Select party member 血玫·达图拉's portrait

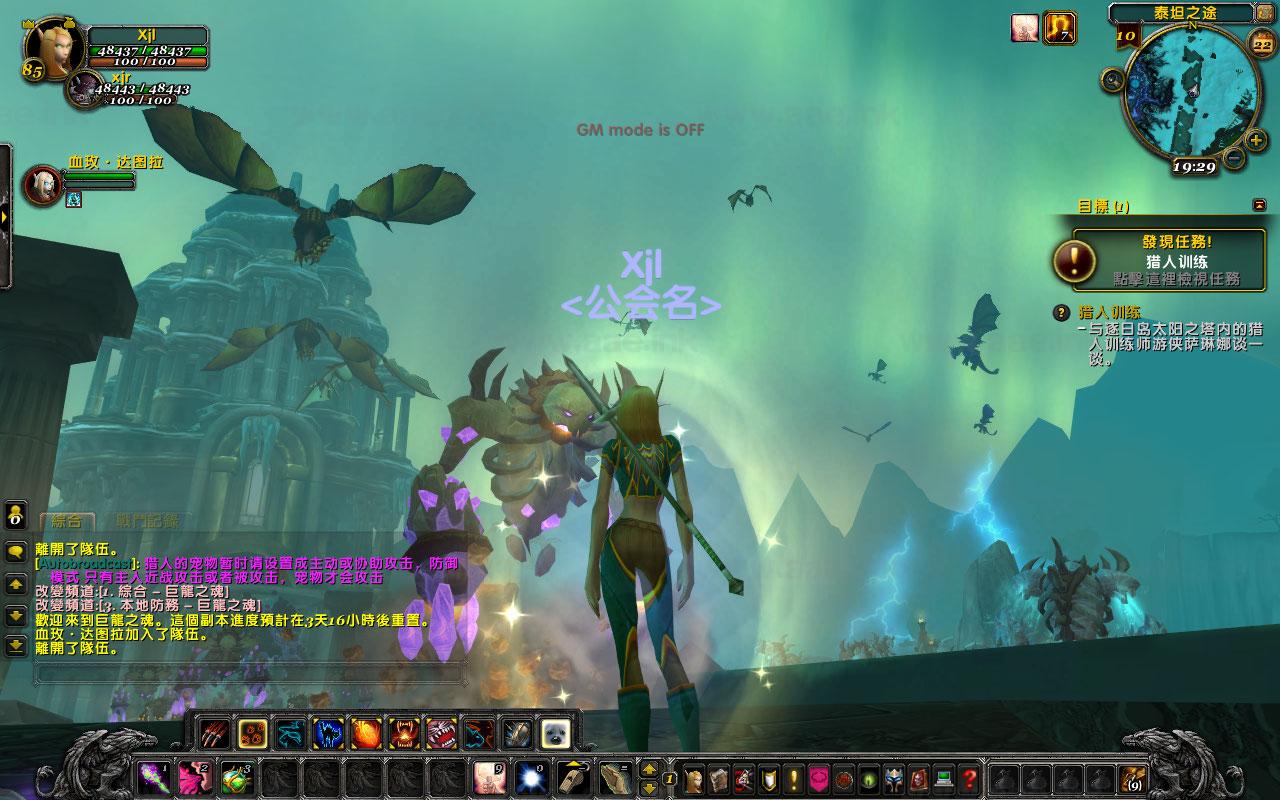coord(42,186)
